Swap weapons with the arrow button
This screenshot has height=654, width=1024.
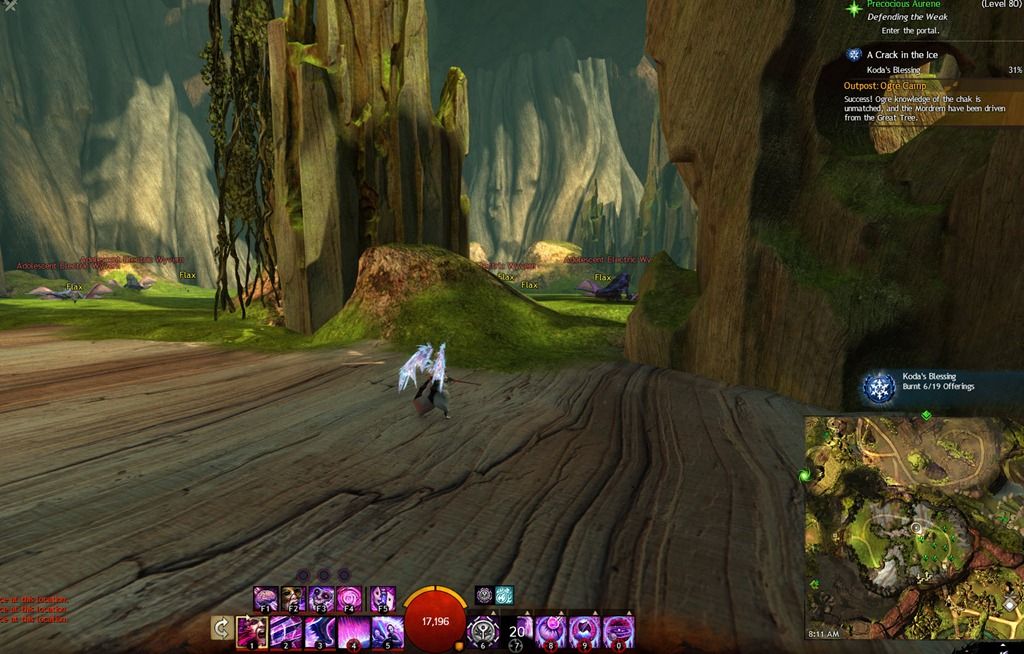pyautogui.click(x=222, y=629)
